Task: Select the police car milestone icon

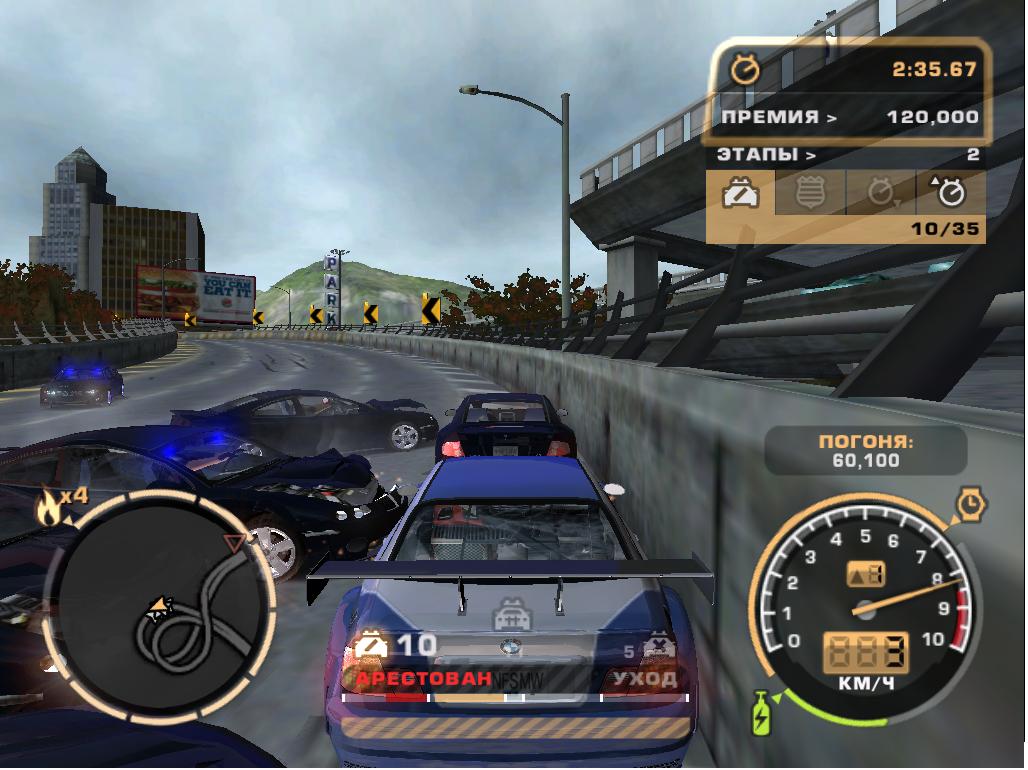Action: pos(741,193)
